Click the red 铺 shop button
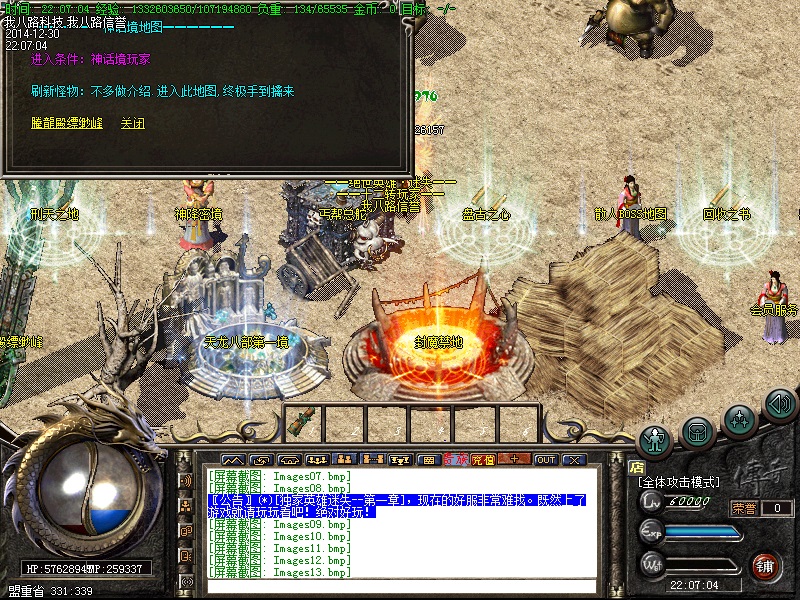Screen dimensions: 800x600 (767, 565)
